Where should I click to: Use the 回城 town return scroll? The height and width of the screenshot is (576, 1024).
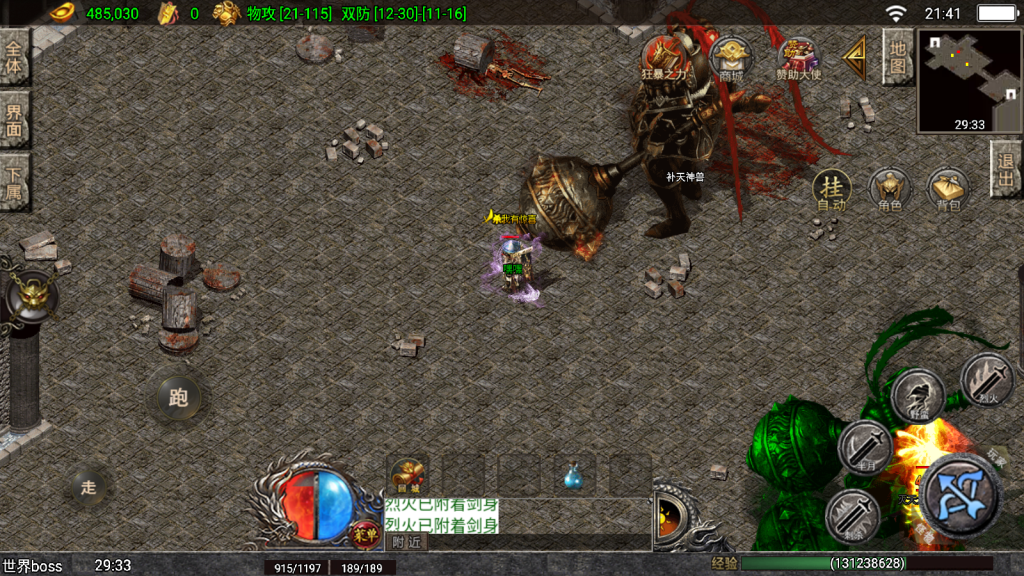[x=409, y=475]
